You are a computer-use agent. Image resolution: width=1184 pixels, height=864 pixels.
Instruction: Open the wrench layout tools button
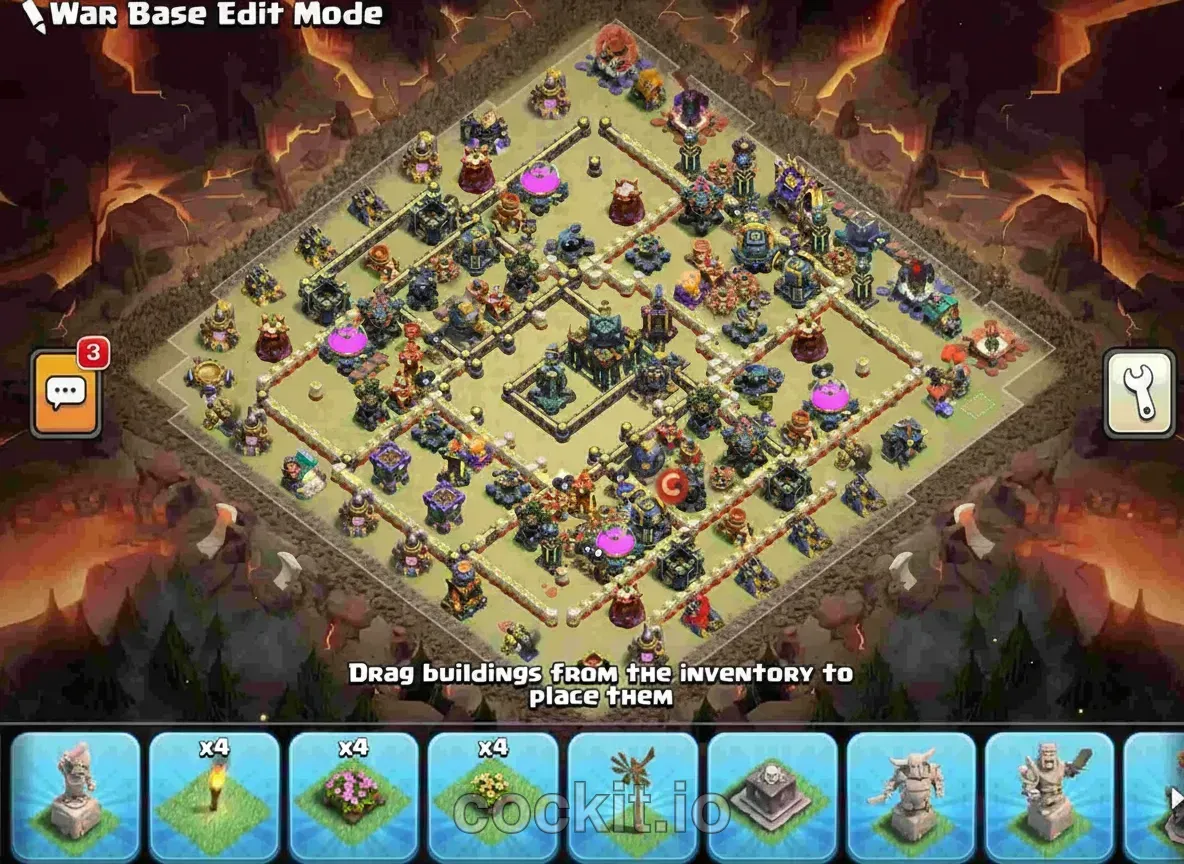pyautogui.click(x=1139, y=393)
